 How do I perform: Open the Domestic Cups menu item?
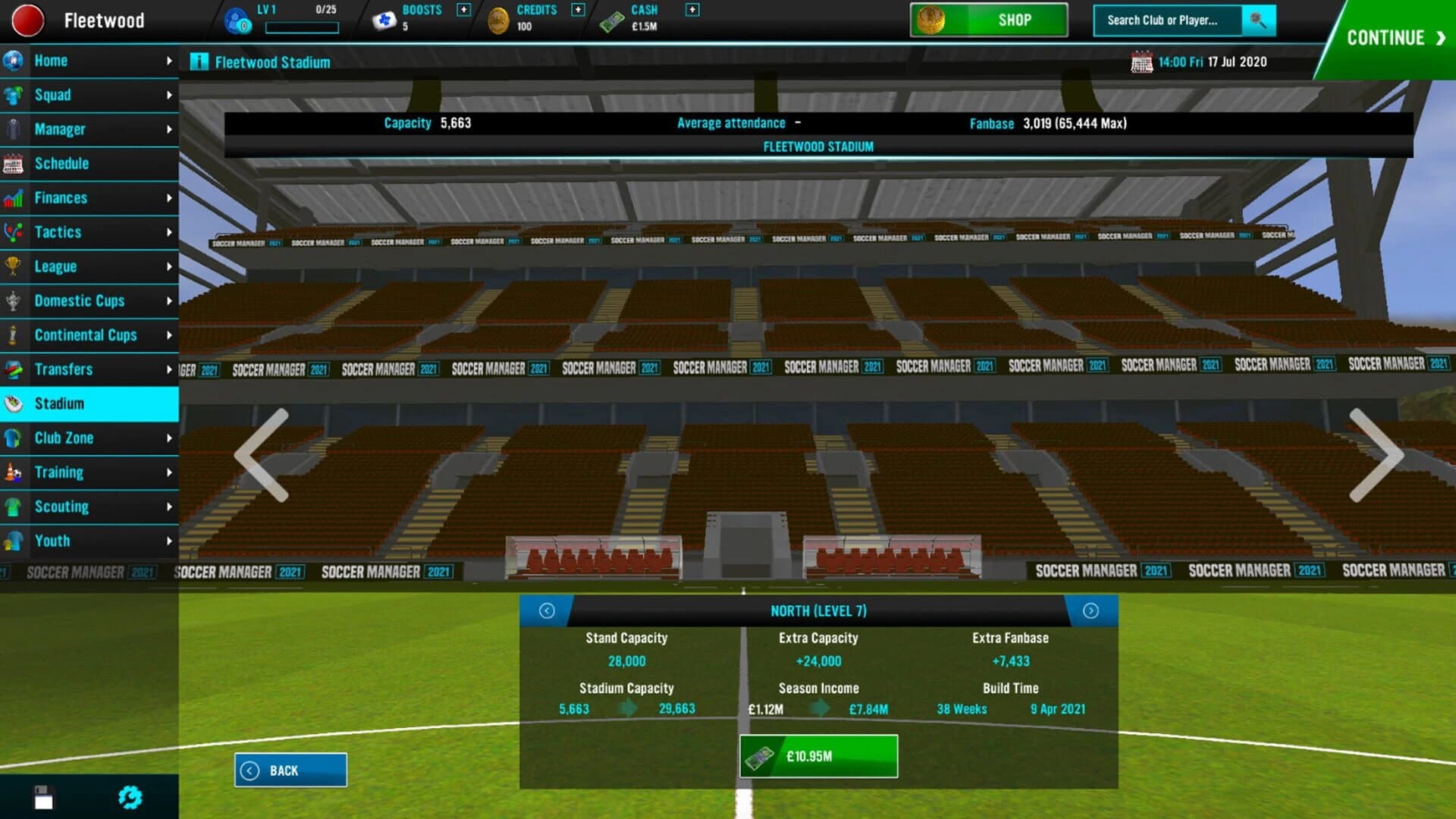coord(80,301)
